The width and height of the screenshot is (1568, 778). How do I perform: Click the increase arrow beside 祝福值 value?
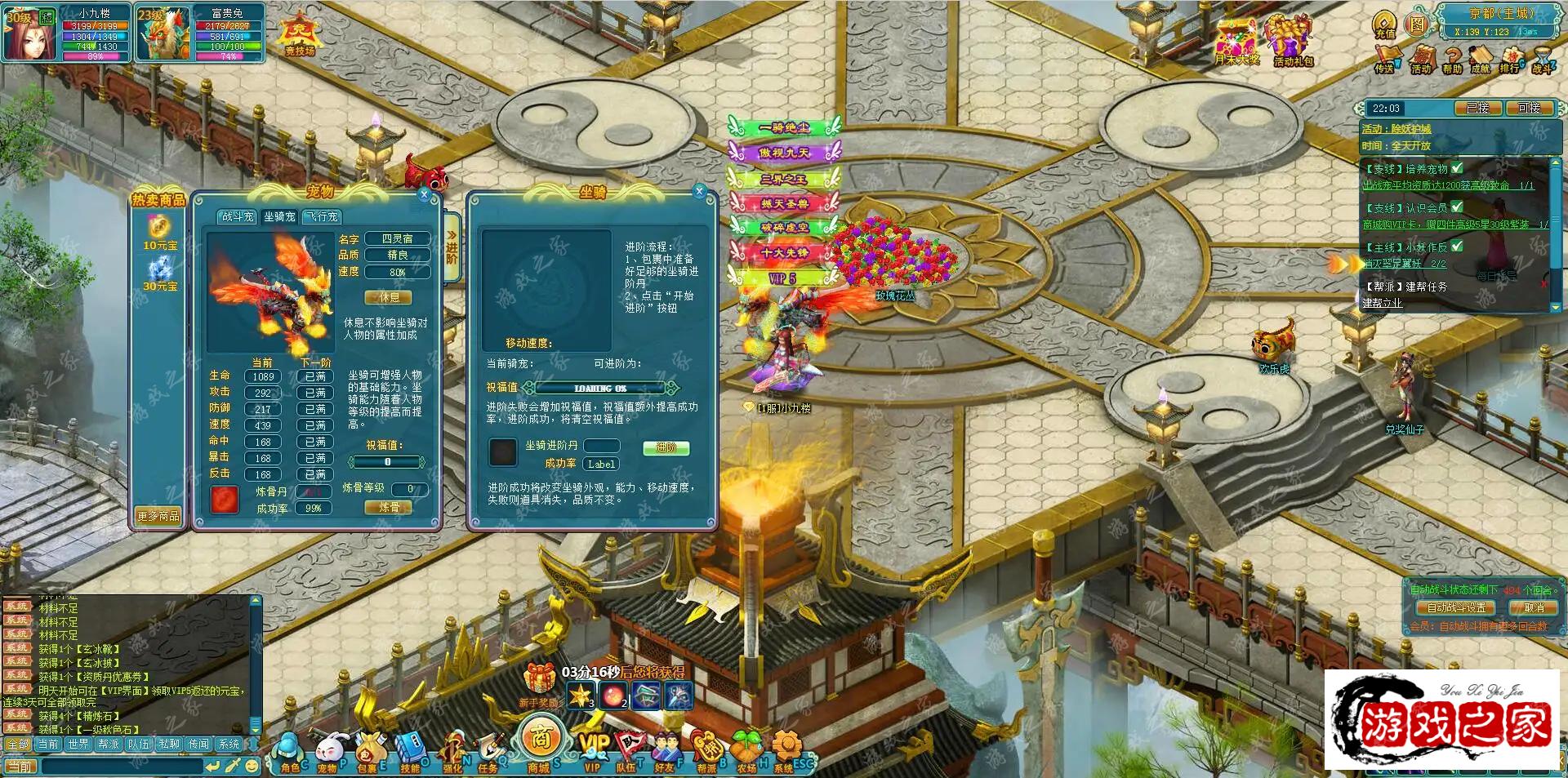[x=425, y=461]
